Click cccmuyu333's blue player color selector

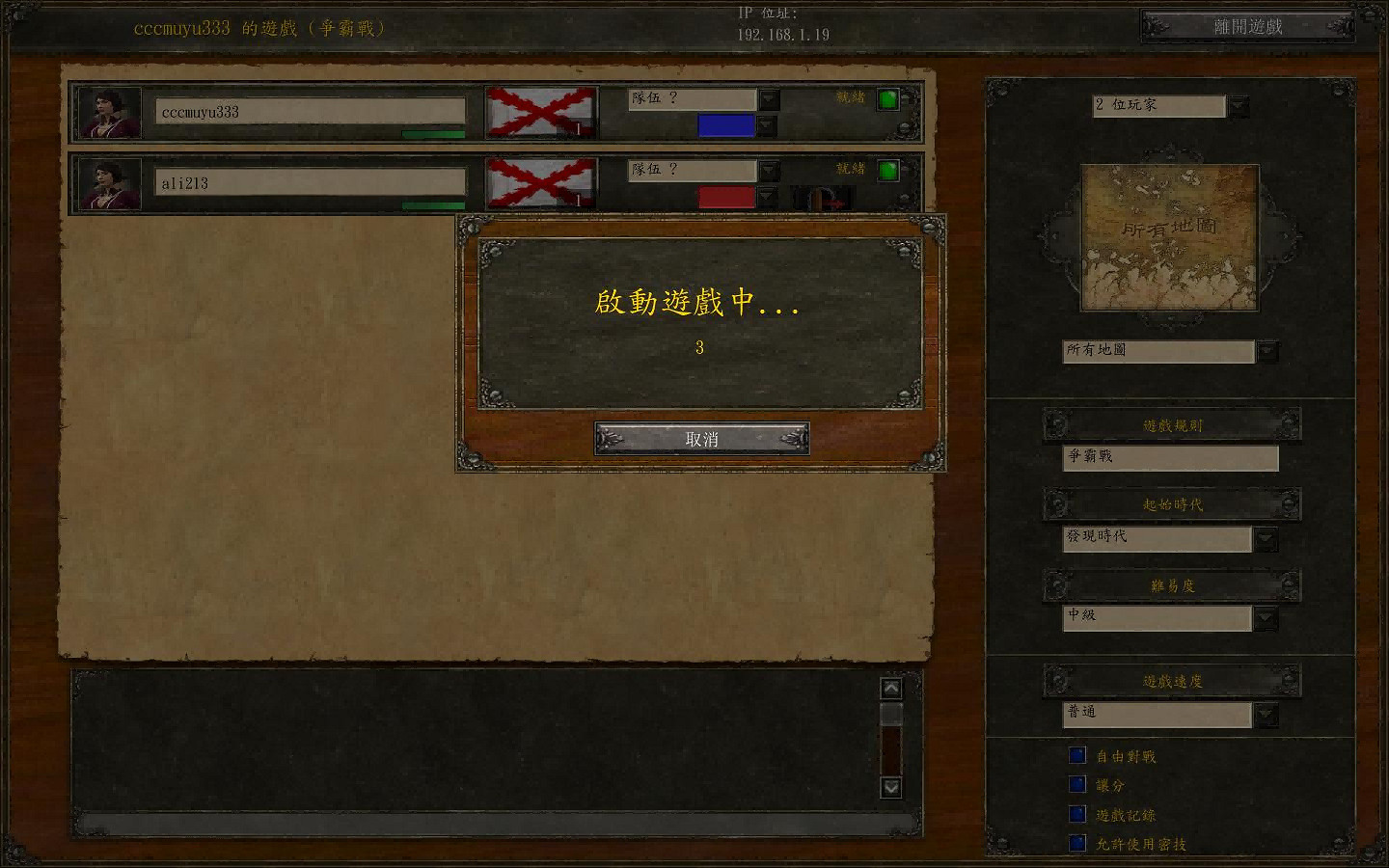tap(724, 125)
